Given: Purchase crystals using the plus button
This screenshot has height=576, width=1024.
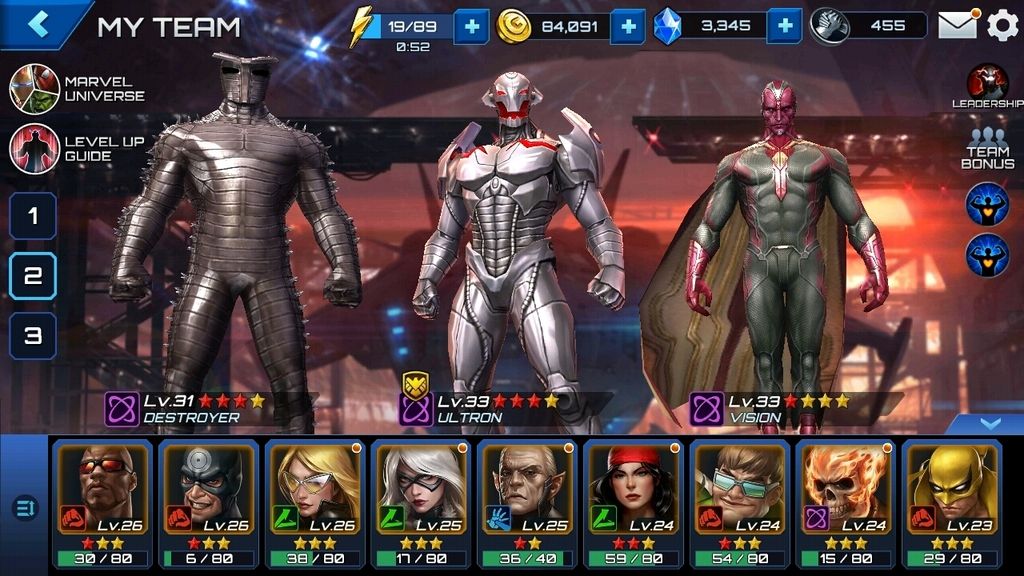Looking at the screenshot, I should (785, 26).
